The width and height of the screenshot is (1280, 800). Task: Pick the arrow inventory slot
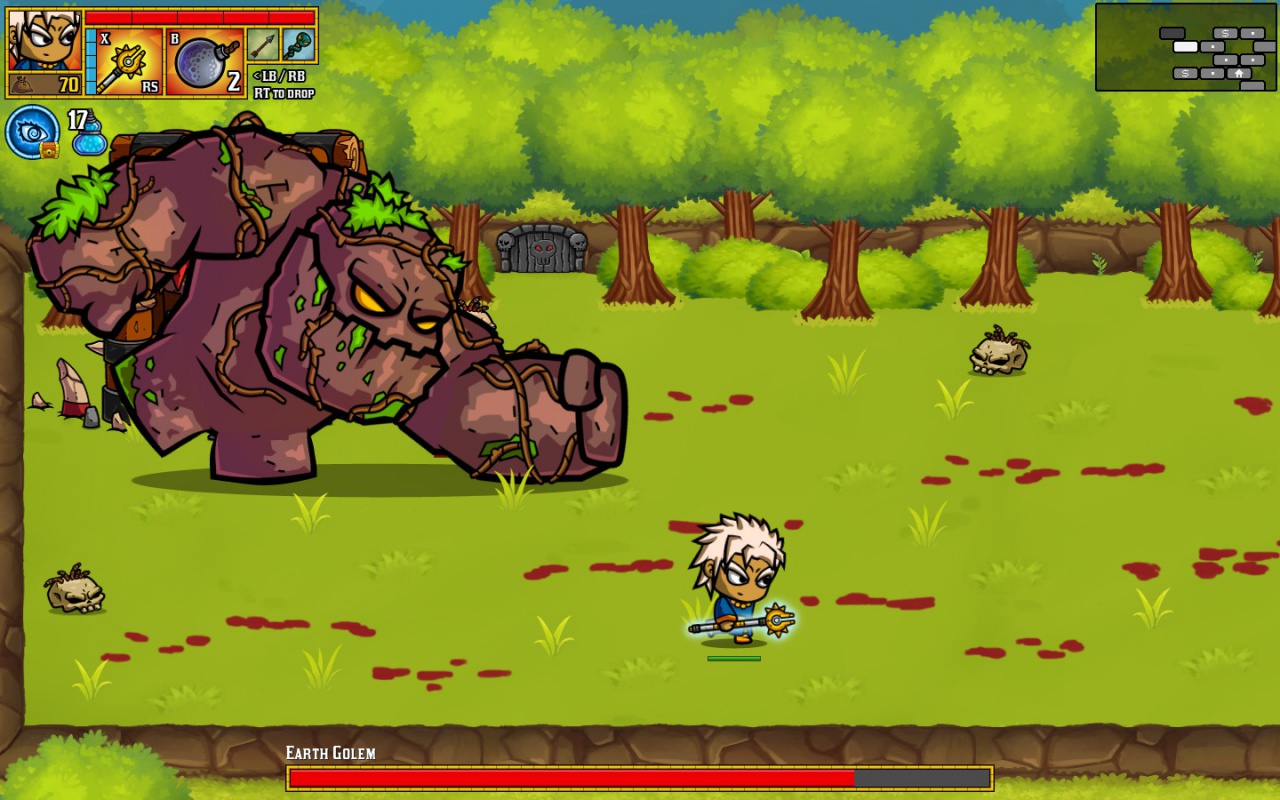point(262,45)
